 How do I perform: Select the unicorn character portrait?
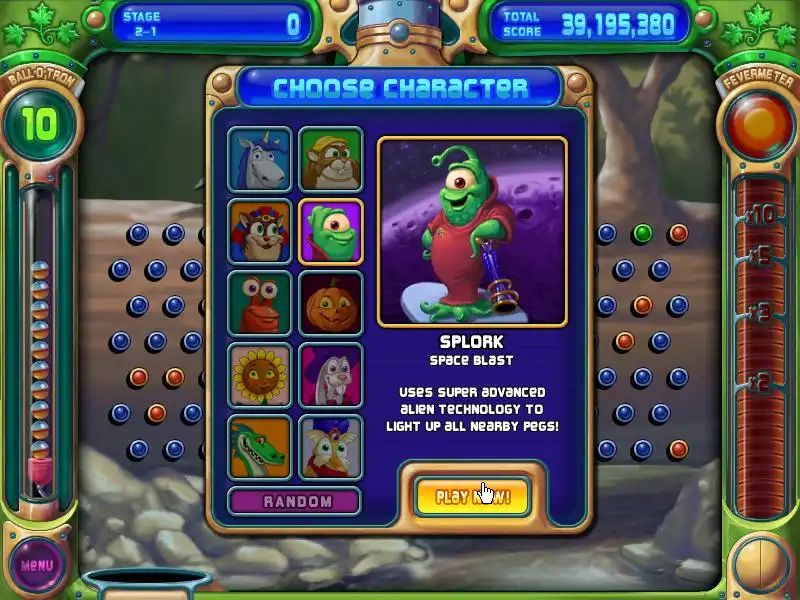pyautogui.click(x=259, y=159)
